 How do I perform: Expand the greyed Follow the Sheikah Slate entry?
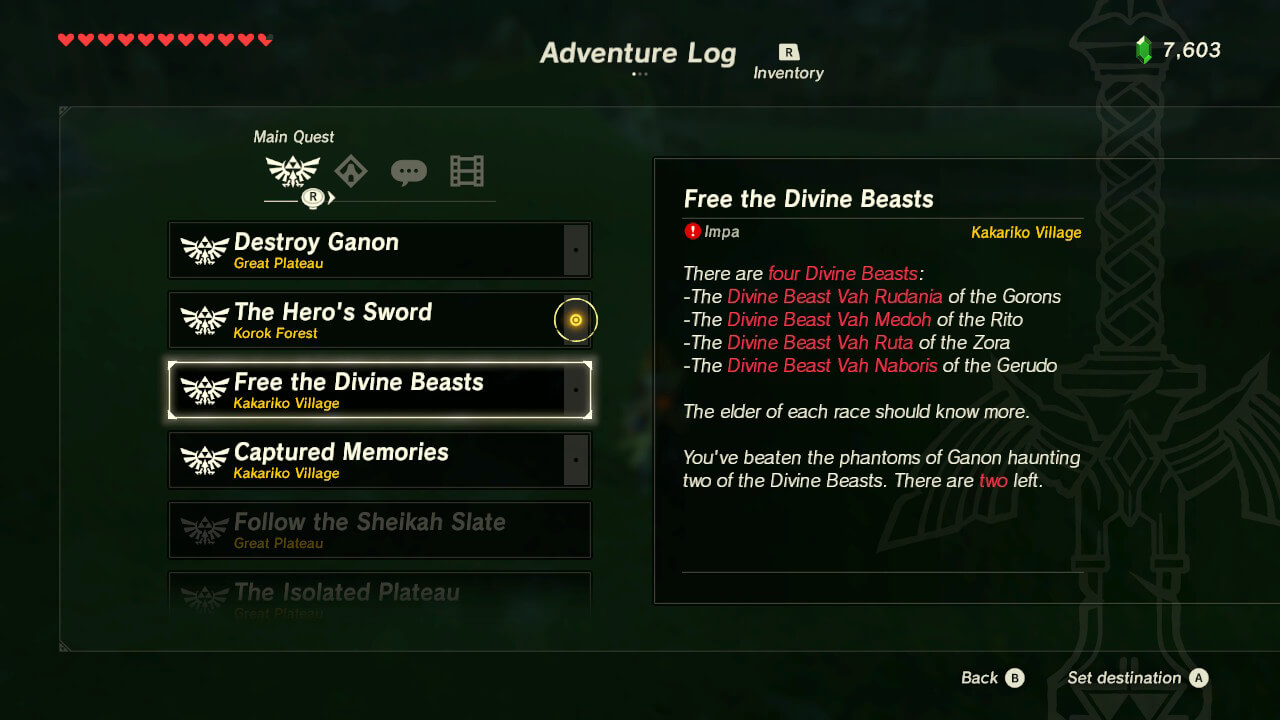[380, 529]
